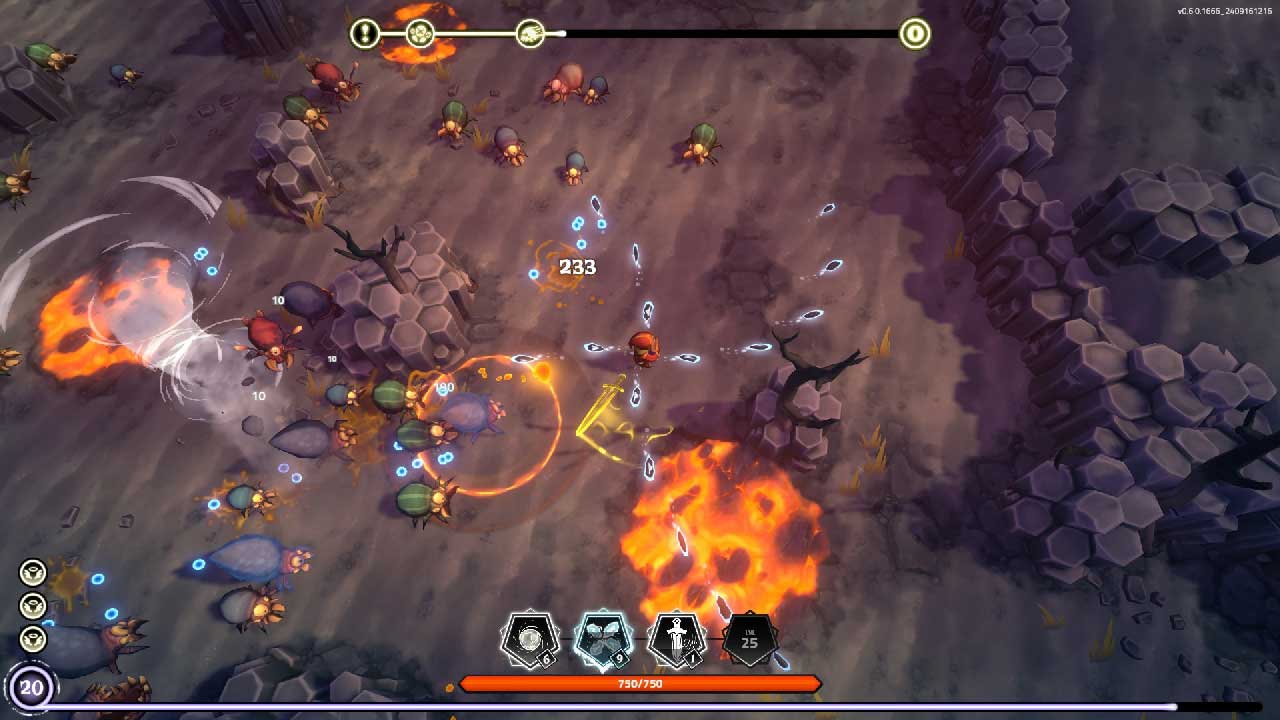
Task: Choose the sword ability slot
Action: [677, 640]
